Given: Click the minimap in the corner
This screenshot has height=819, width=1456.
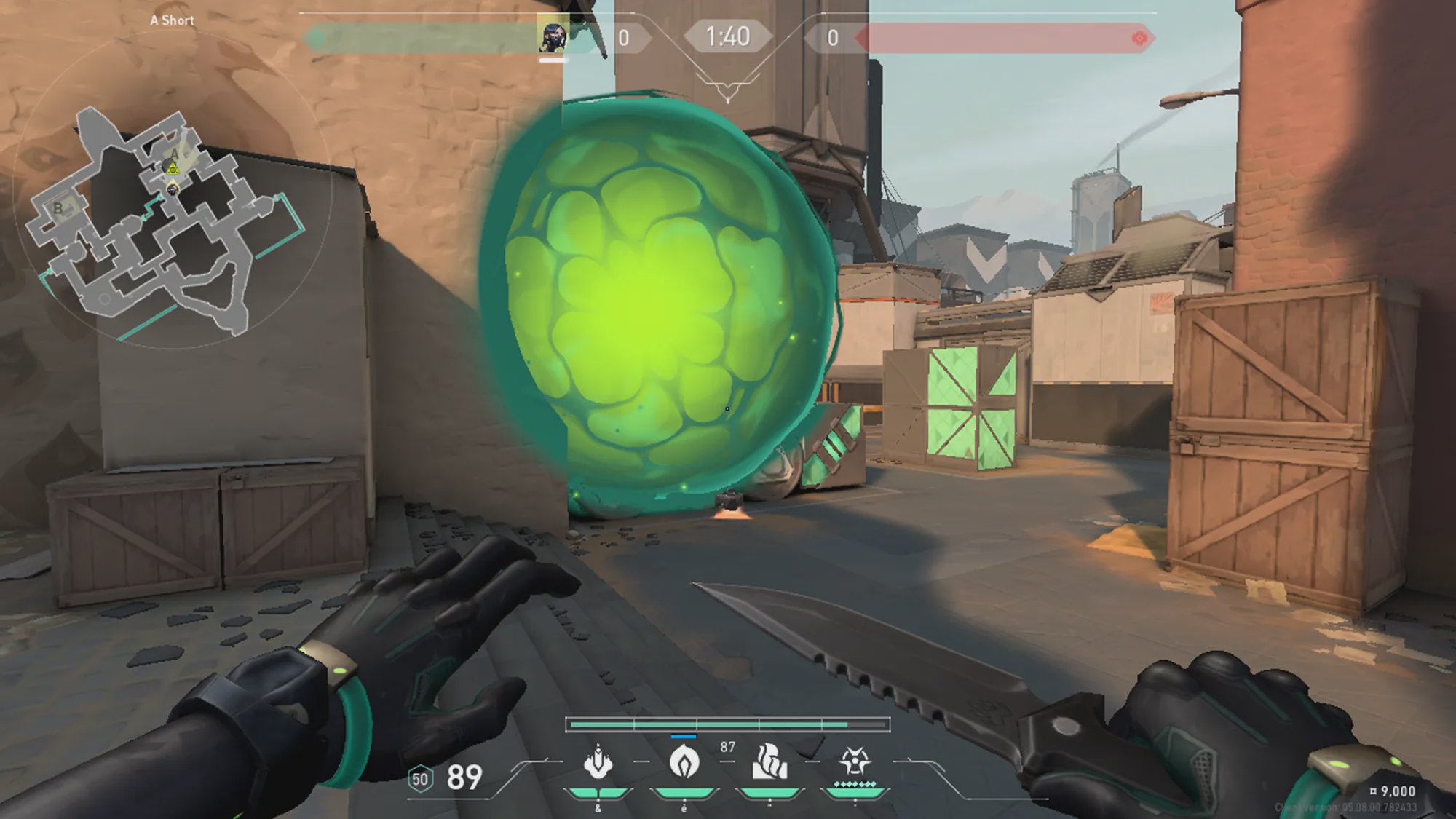Looking at the screenshot, I should 169,218.
